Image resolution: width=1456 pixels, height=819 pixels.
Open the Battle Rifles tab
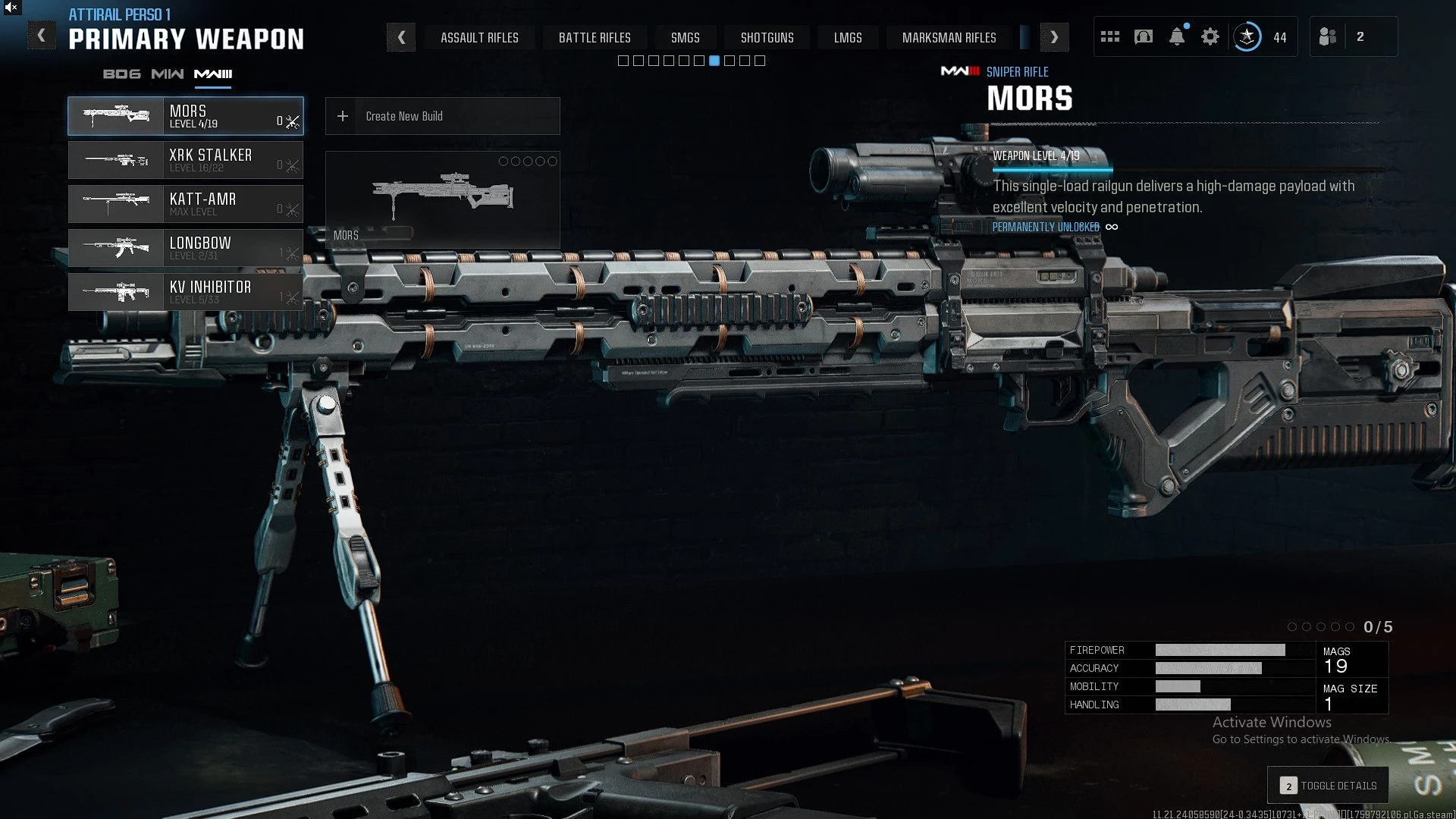tap(595, 38)
